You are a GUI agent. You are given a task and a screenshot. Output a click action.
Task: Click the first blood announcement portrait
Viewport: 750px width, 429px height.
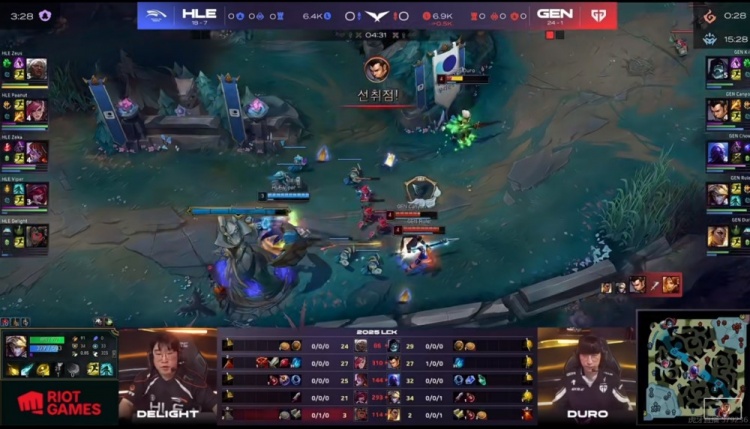pos(377,69)
